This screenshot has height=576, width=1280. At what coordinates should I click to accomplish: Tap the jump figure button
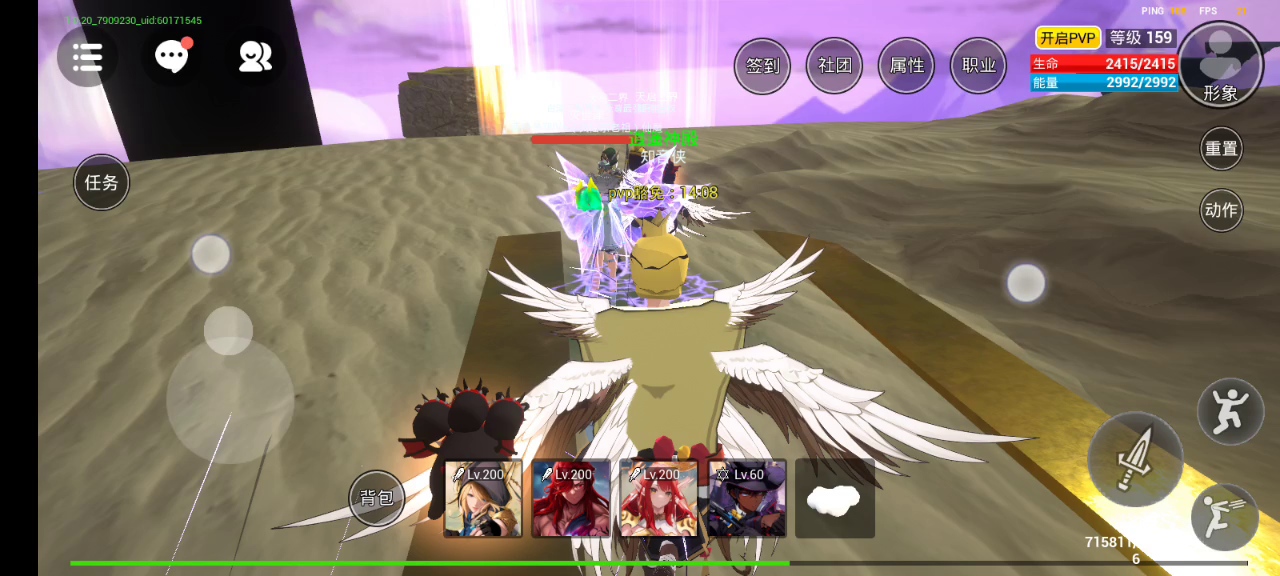(x=1230, y=411)
